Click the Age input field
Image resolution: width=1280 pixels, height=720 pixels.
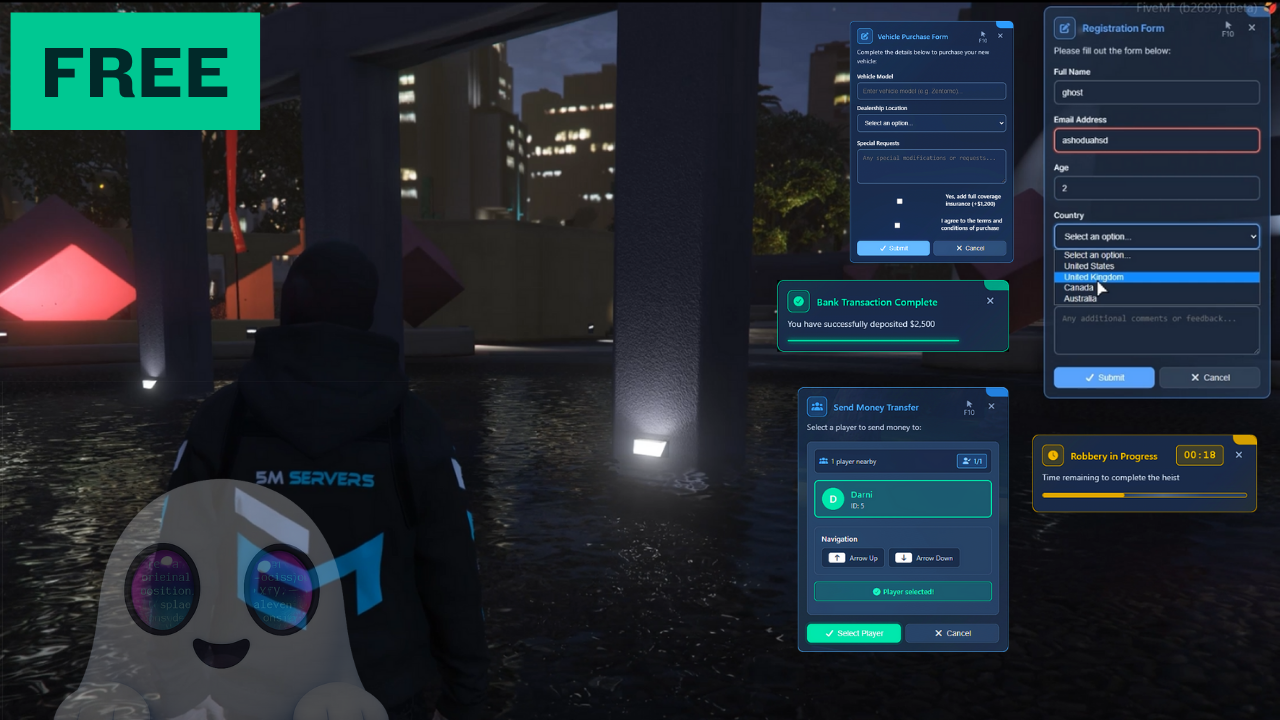pos(1156,188)
